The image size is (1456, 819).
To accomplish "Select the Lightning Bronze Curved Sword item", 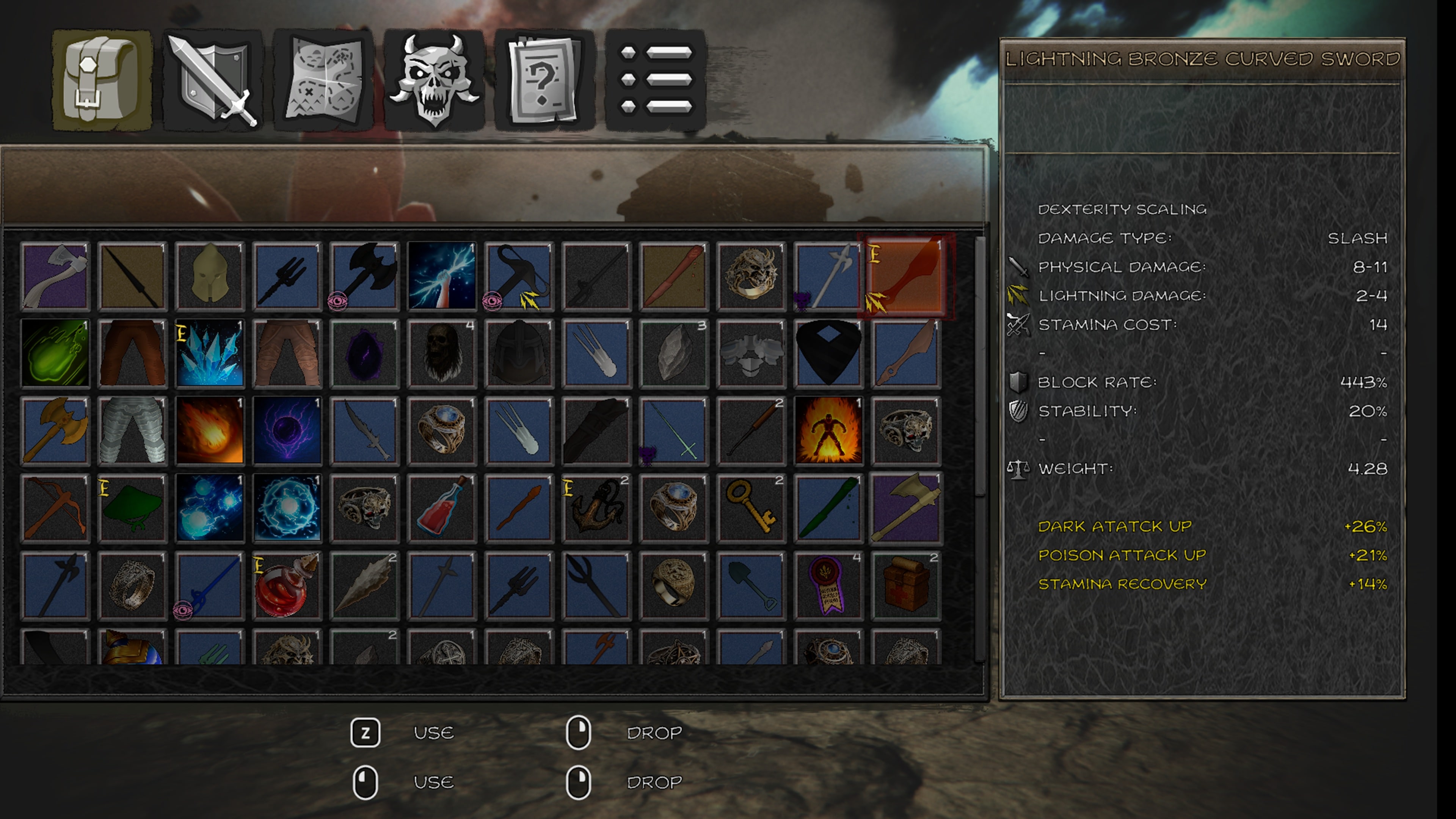I will point(905,275).
